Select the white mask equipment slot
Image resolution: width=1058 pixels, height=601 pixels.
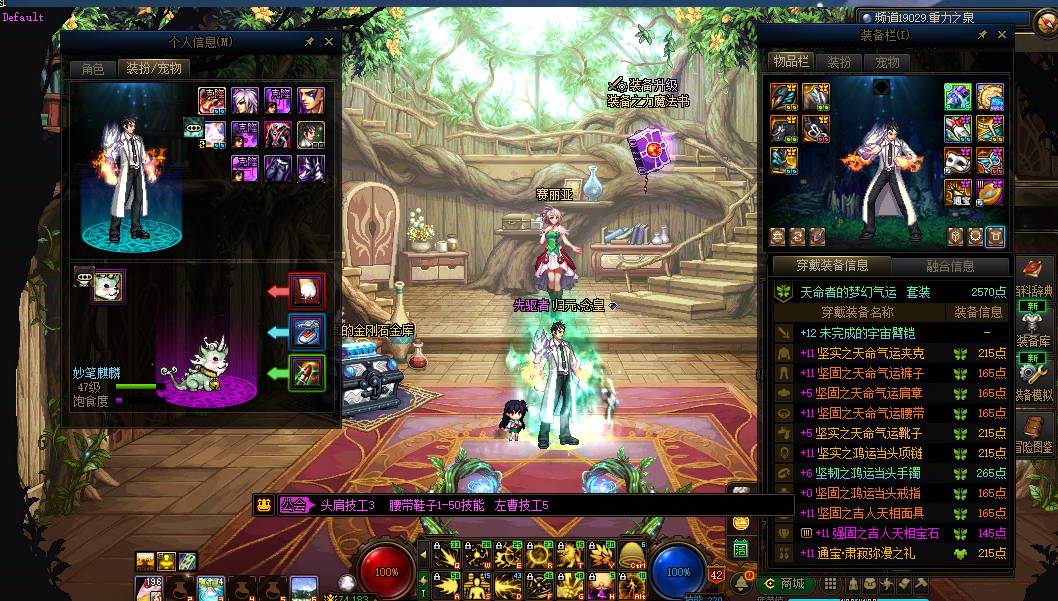[x=958, y=161]
